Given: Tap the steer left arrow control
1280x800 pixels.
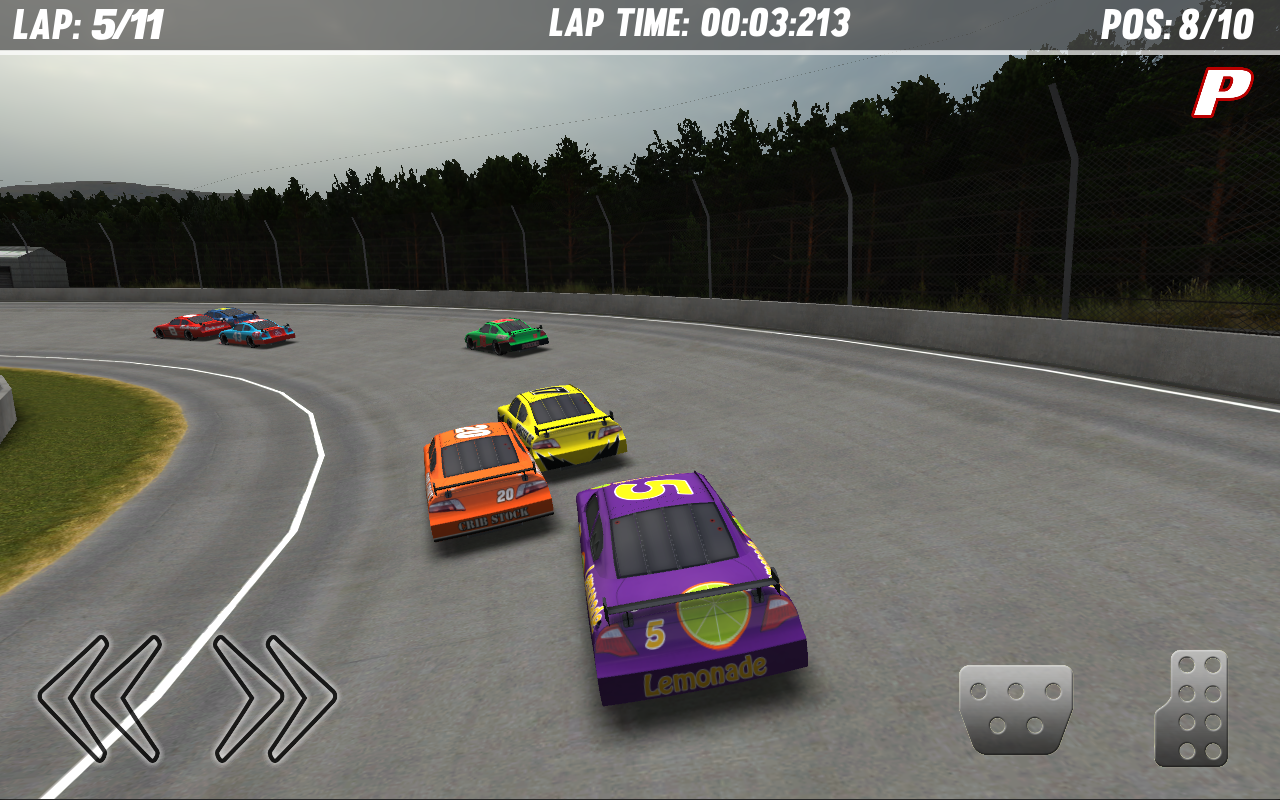Looking at the screenshot, I should pyautogui.click(x=100, y=697).
